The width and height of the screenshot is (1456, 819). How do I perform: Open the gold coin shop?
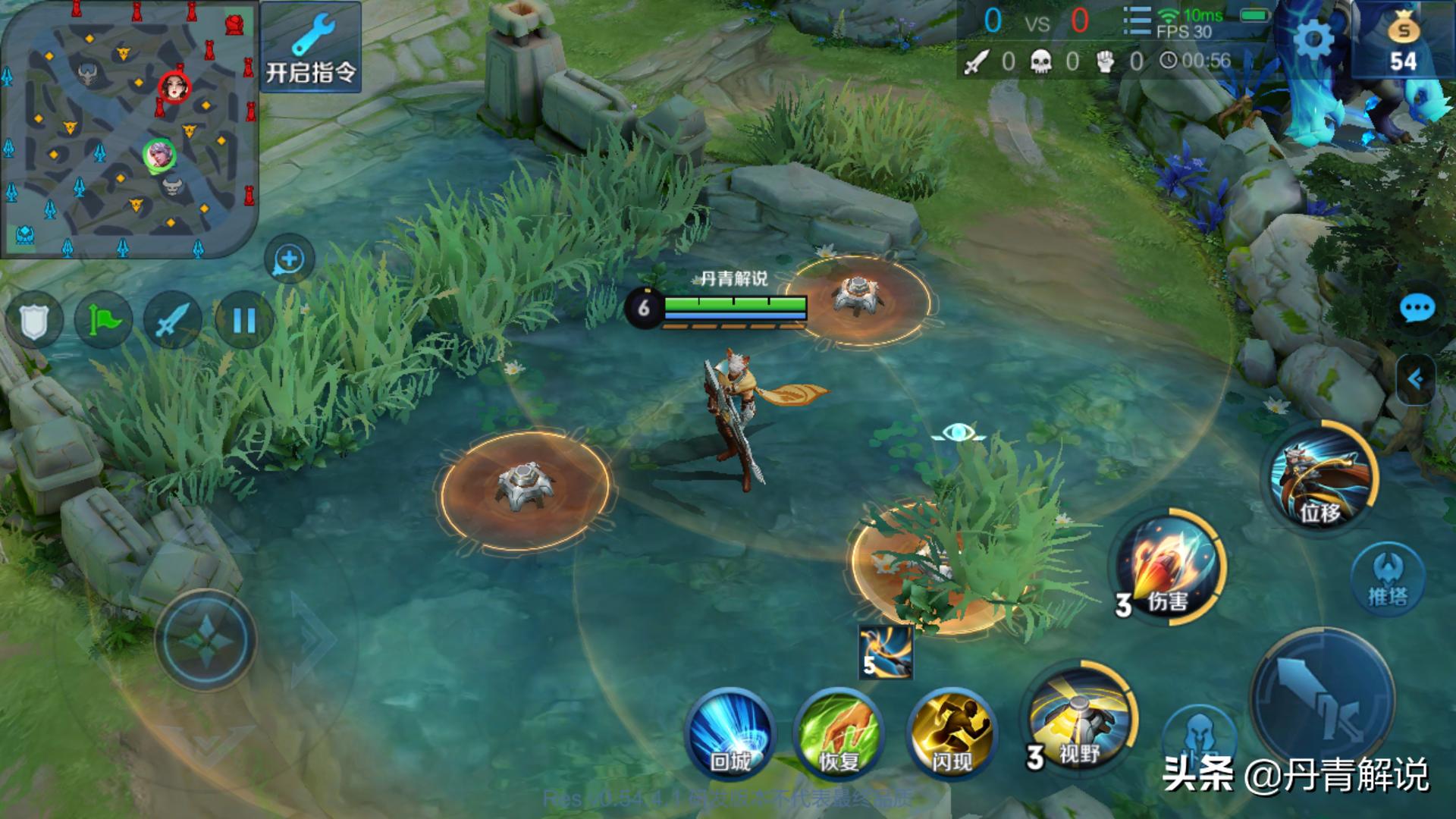click(x=1403, y=42)
